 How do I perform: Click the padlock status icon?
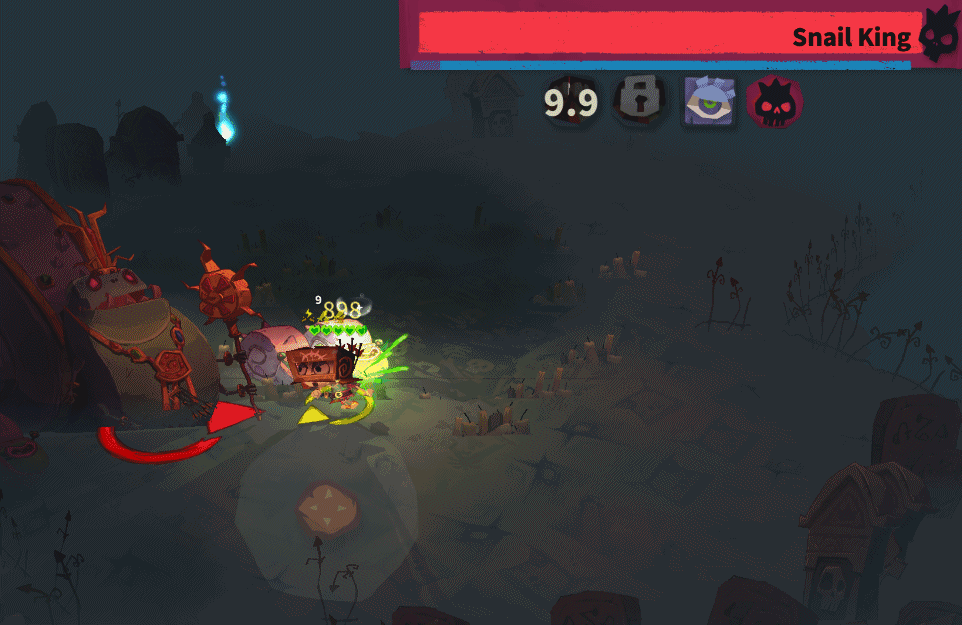[640, 101]
